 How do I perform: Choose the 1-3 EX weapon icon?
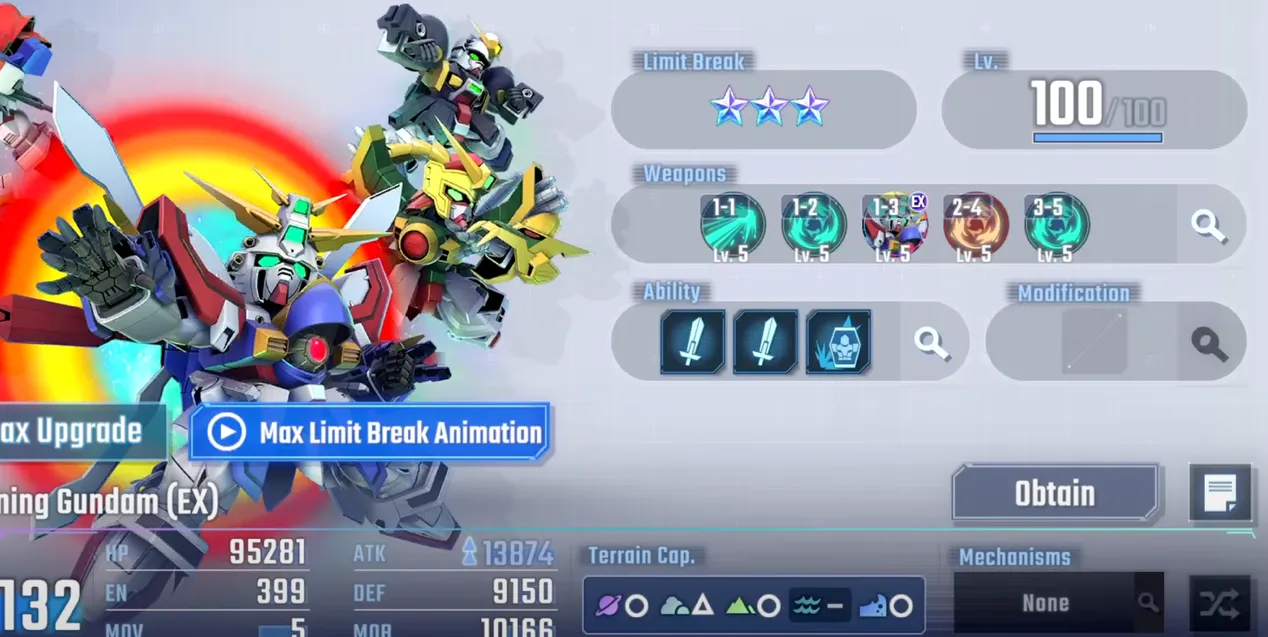[x=894, y=224]
